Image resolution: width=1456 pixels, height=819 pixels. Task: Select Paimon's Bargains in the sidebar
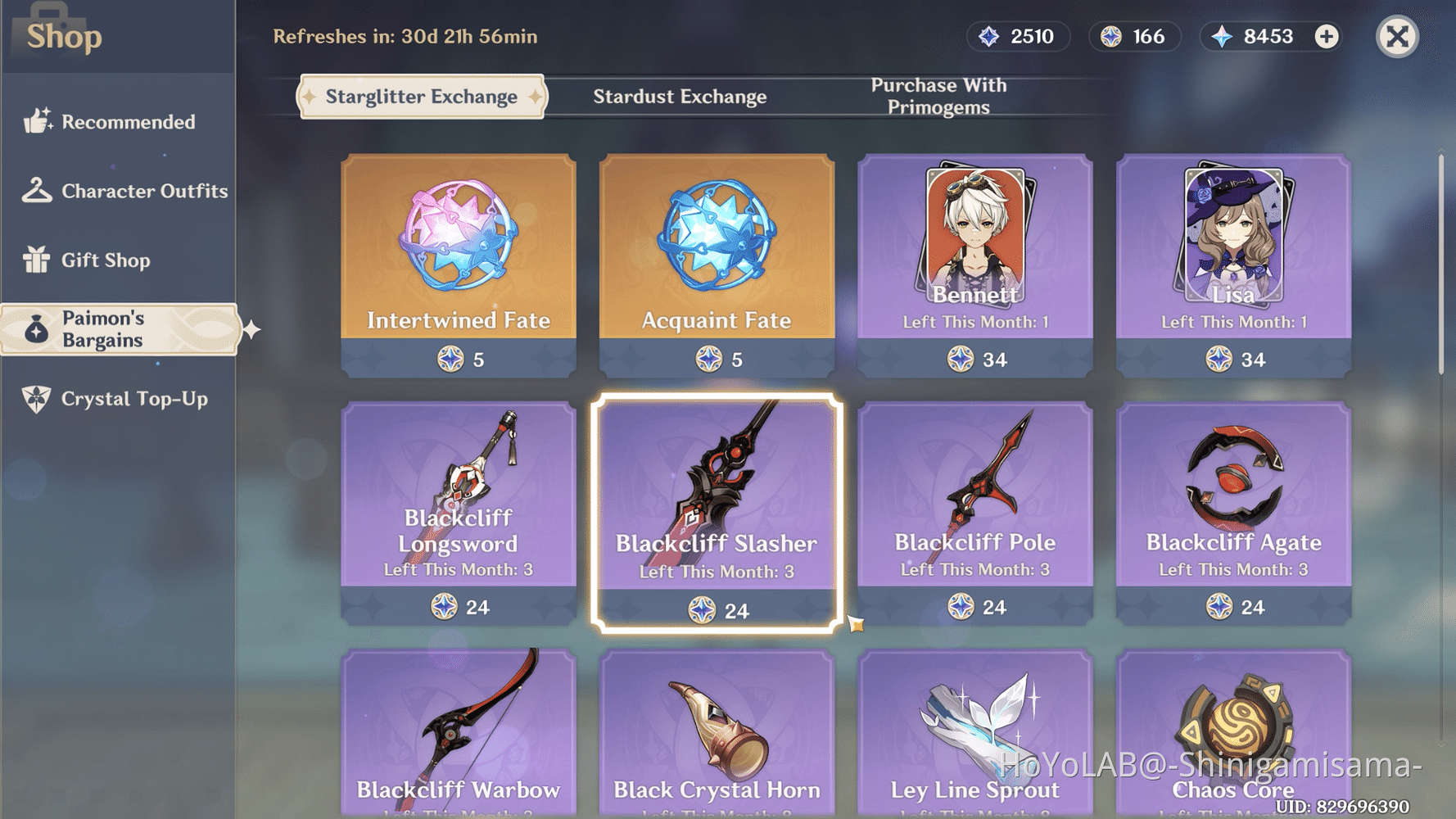(x=37, y=328)
